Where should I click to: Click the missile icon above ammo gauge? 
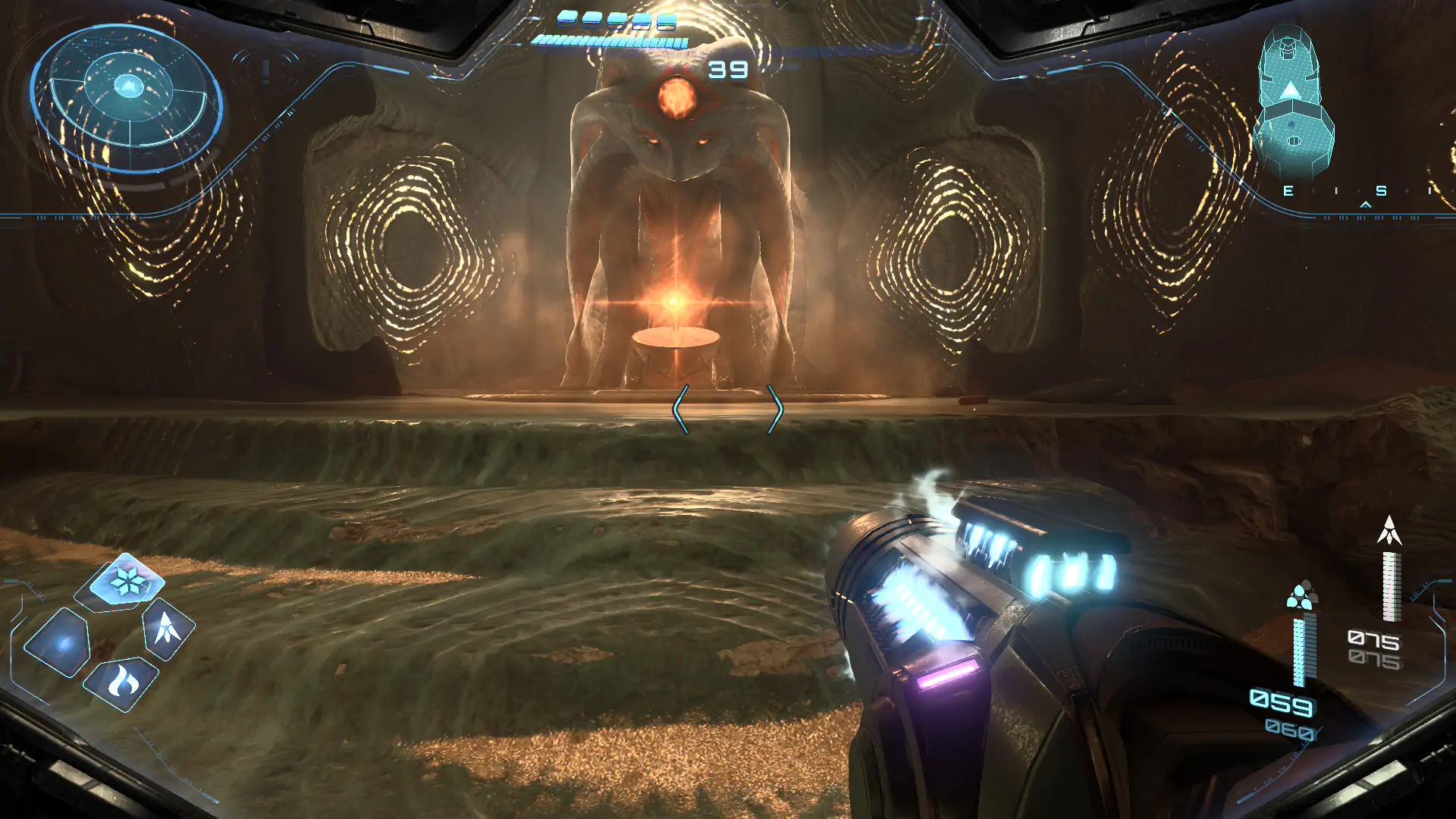coord(1389,531)
